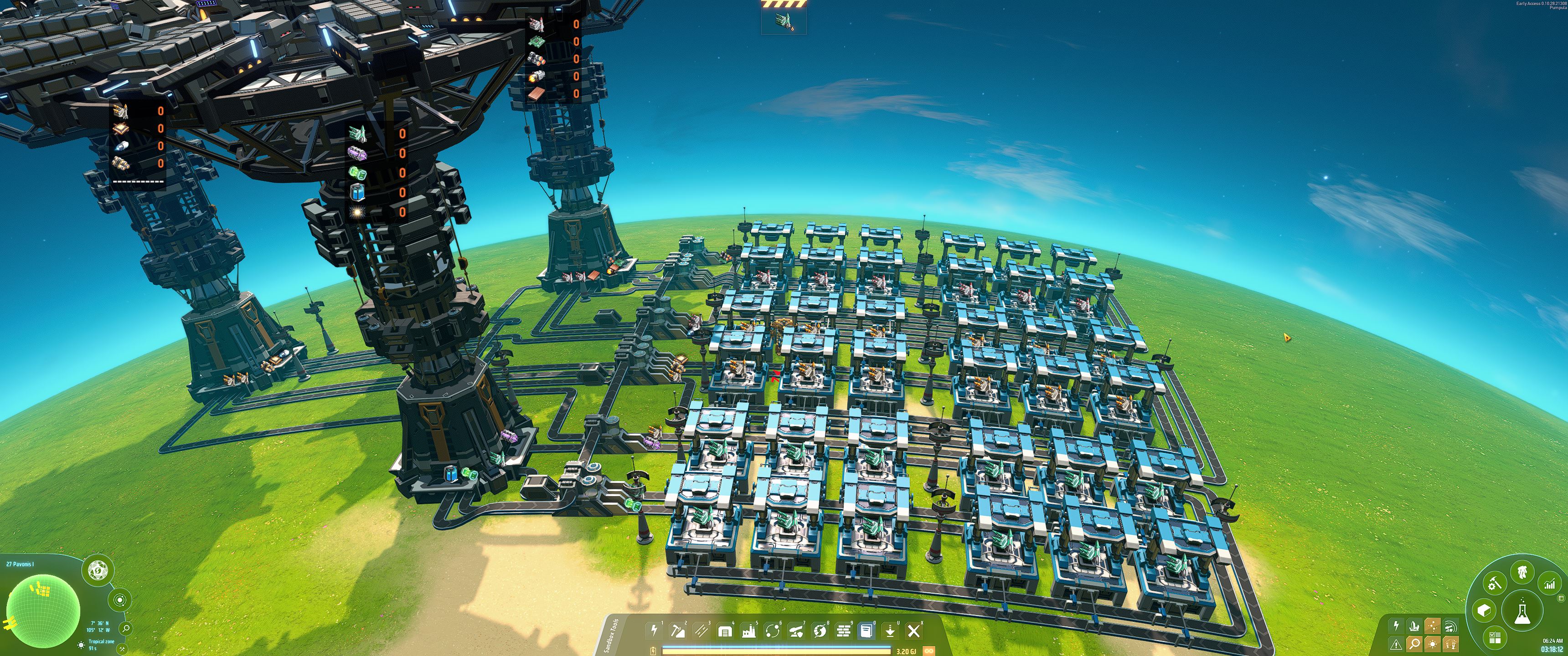
Task: Open the Sandbox Tools tab
Action: point(612,636)
